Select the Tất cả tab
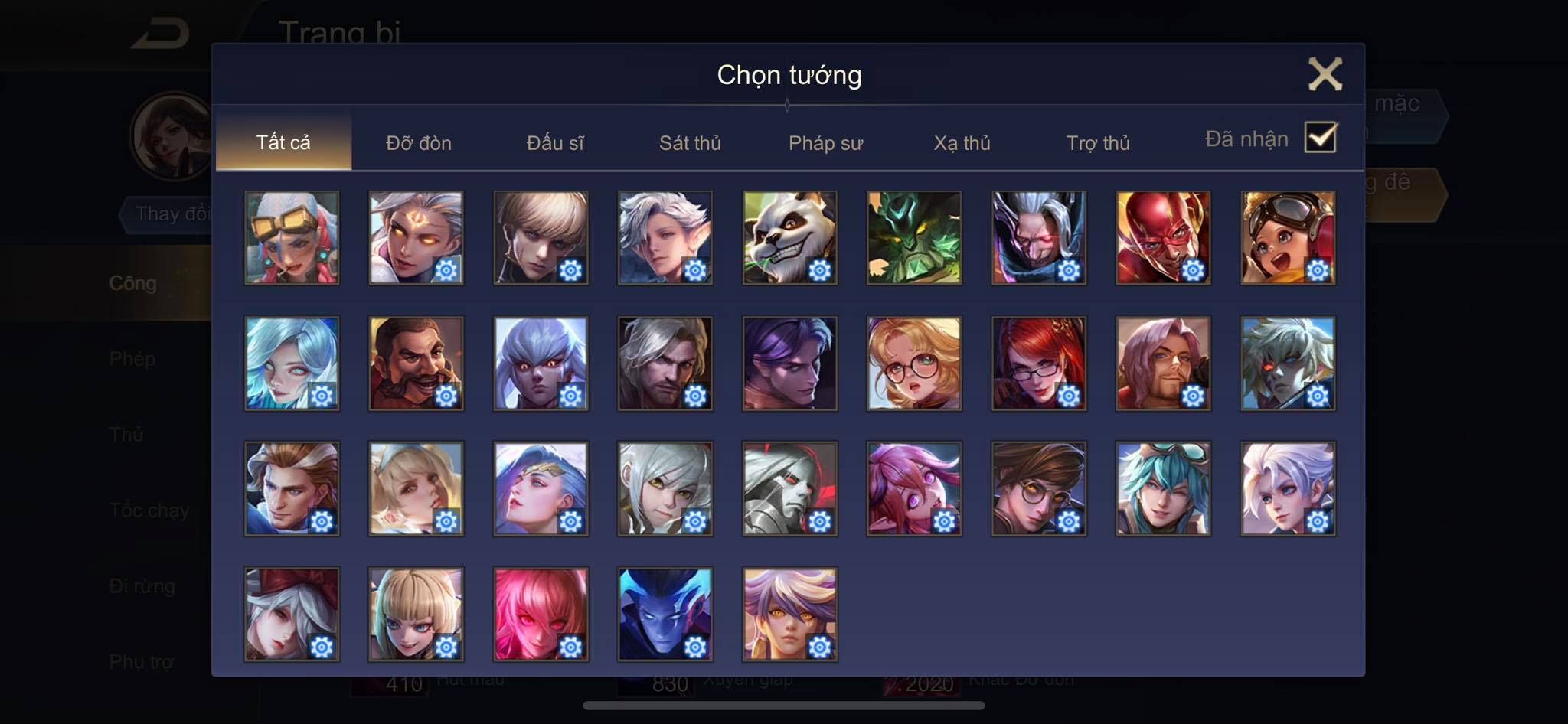 click(283, 142)
